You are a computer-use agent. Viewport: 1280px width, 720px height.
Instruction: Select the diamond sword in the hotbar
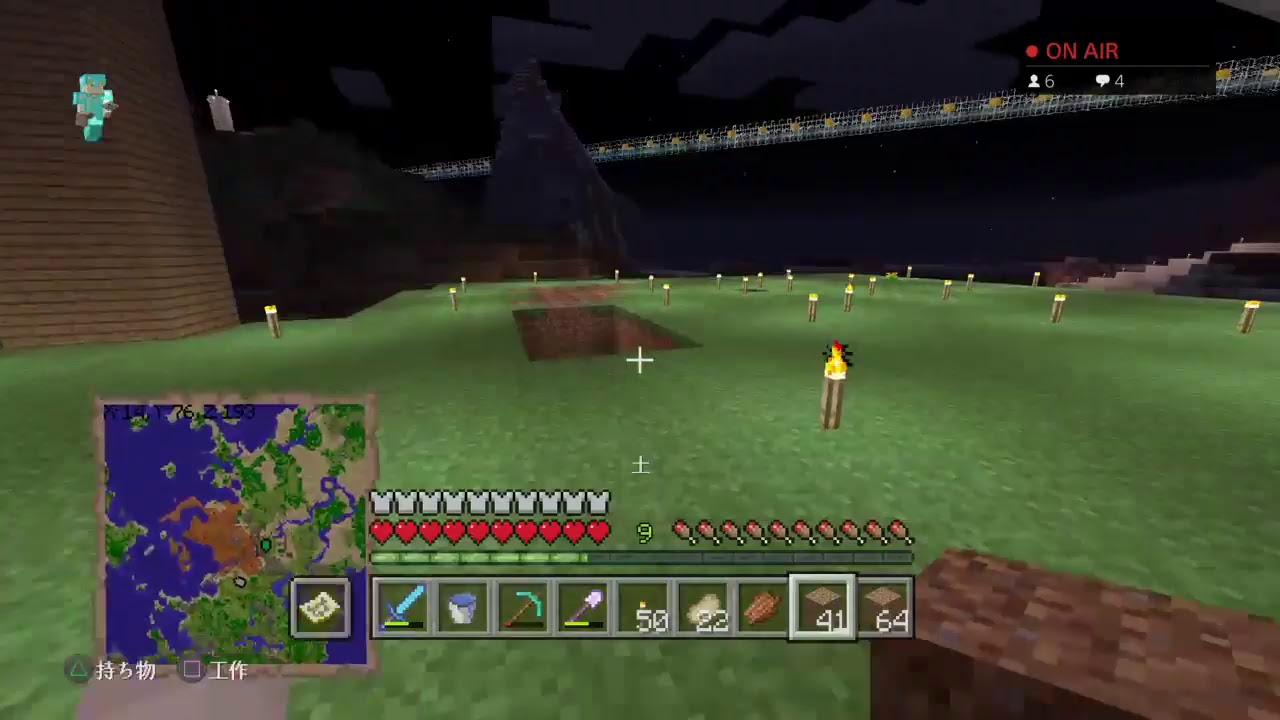tap(401, 606)
